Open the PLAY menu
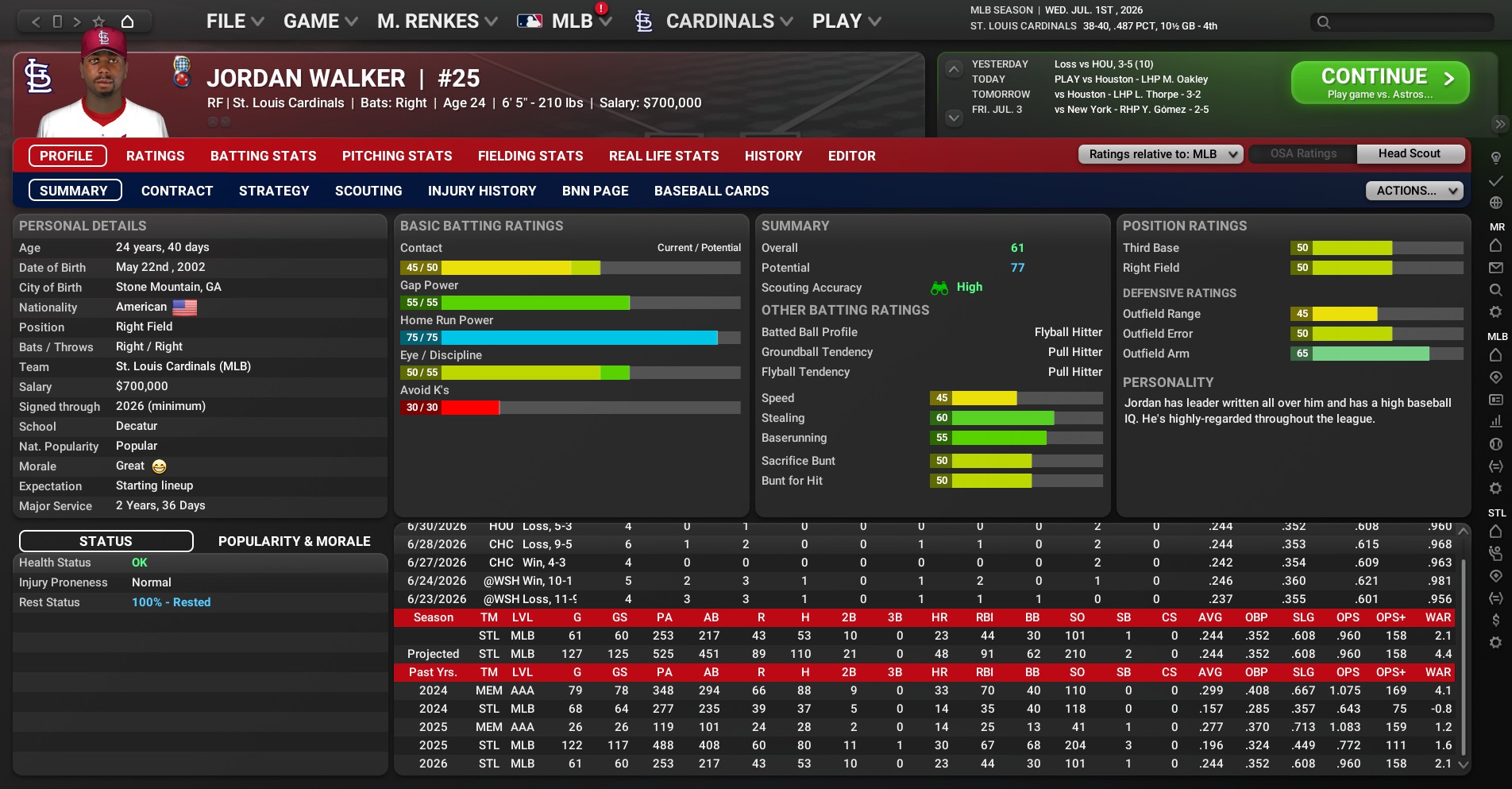 pos(846,21)
